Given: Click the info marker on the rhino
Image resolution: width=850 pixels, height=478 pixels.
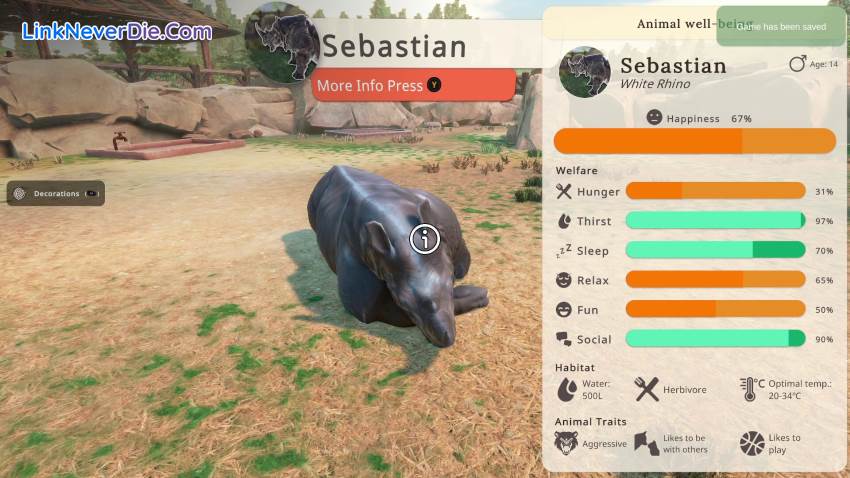Looking at the screenshot, I should click(x=425, y=239).
